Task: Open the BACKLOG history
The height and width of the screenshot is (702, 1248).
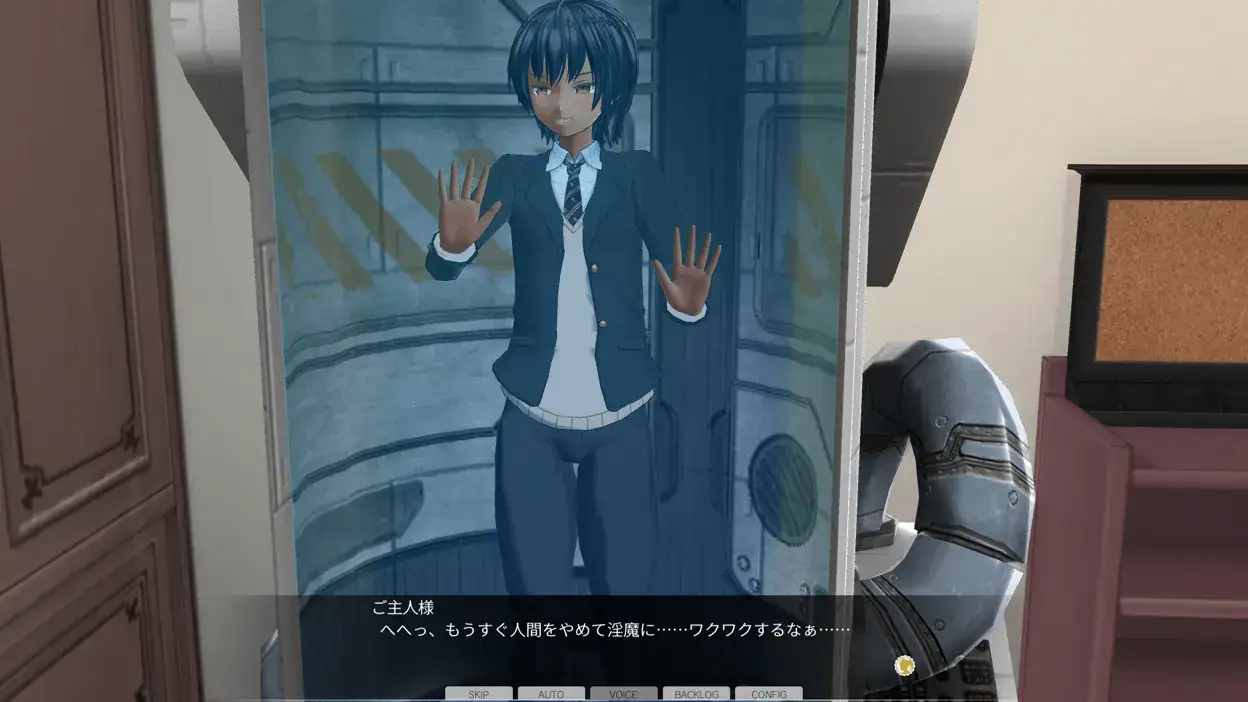Action: coord(696,694)
